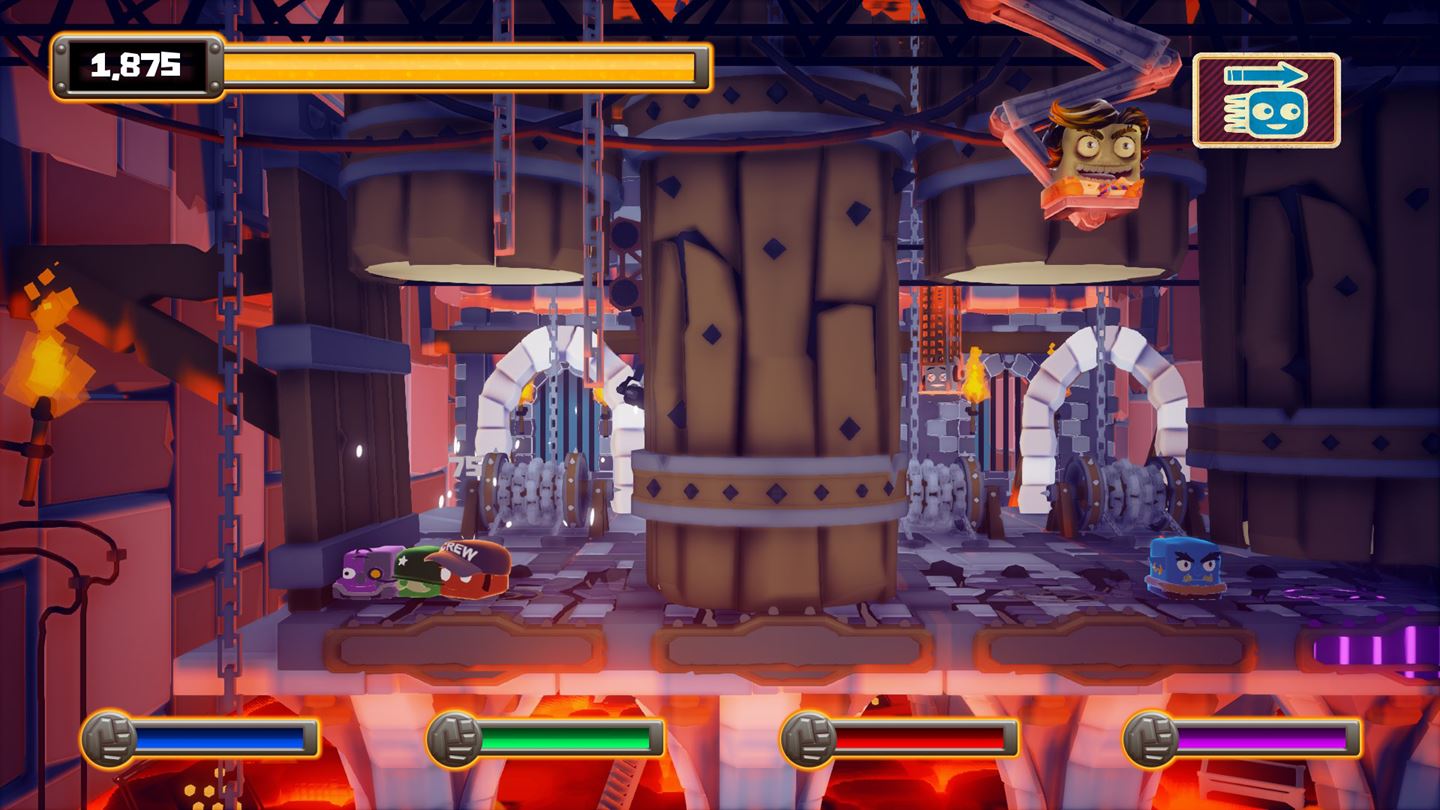The width and height of the screenshot is (1440, 810).
Task: Click the yellow progress bar at the top
Action: pos(460,64)
